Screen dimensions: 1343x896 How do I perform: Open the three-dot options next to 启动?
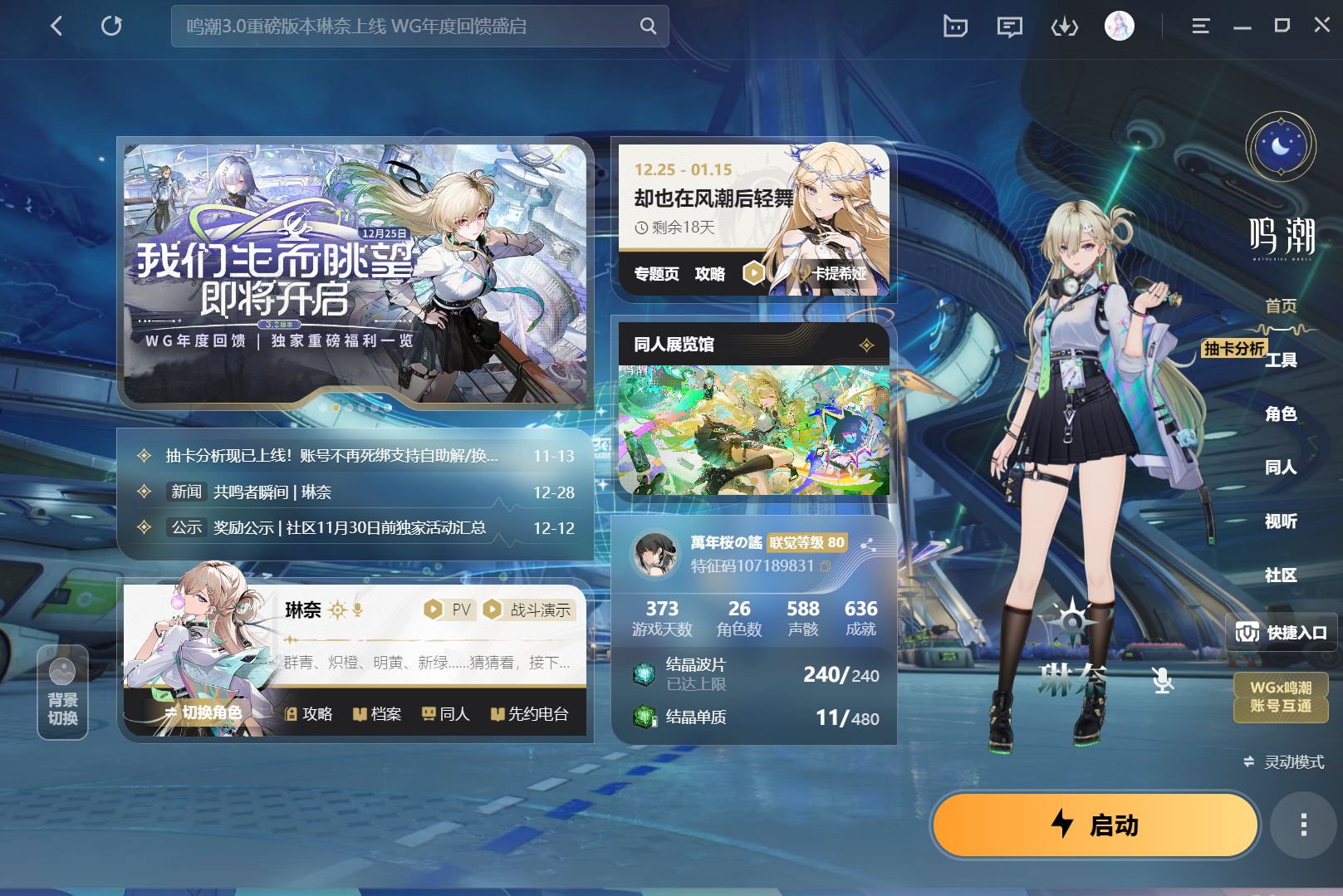(x=1303, y=825)
